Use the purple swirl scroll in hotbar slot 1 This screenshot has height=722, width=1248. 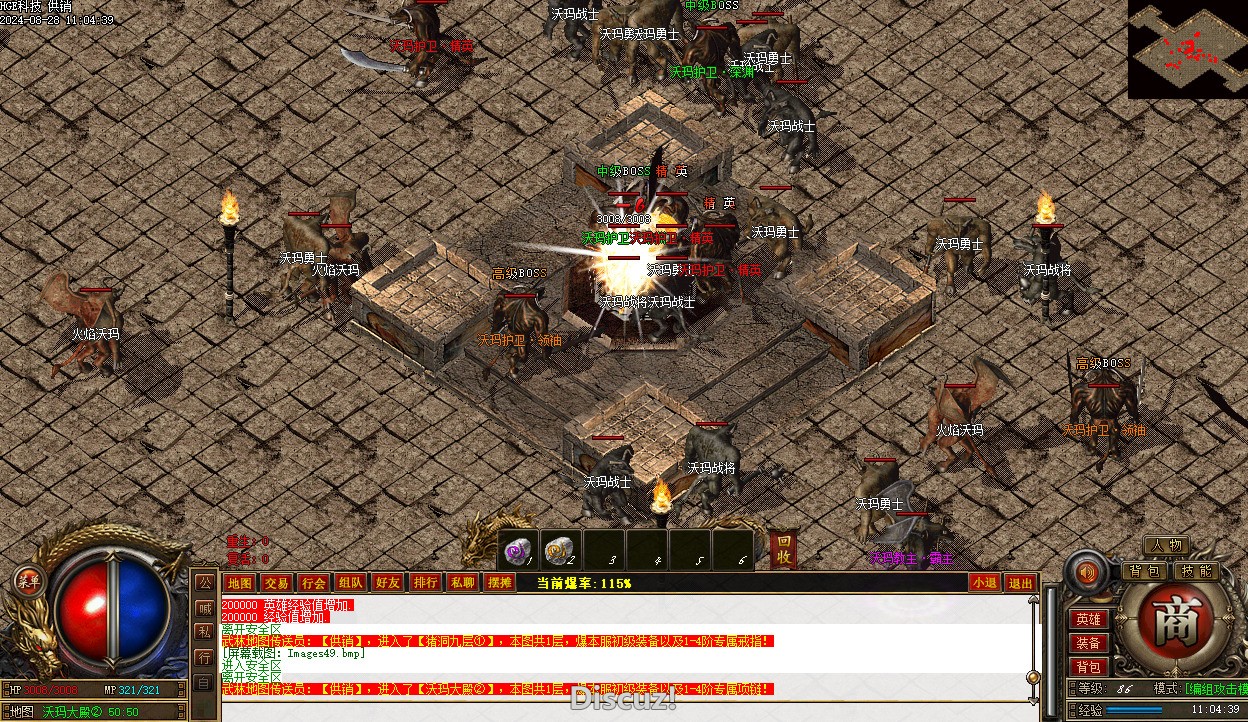(519, 549)
